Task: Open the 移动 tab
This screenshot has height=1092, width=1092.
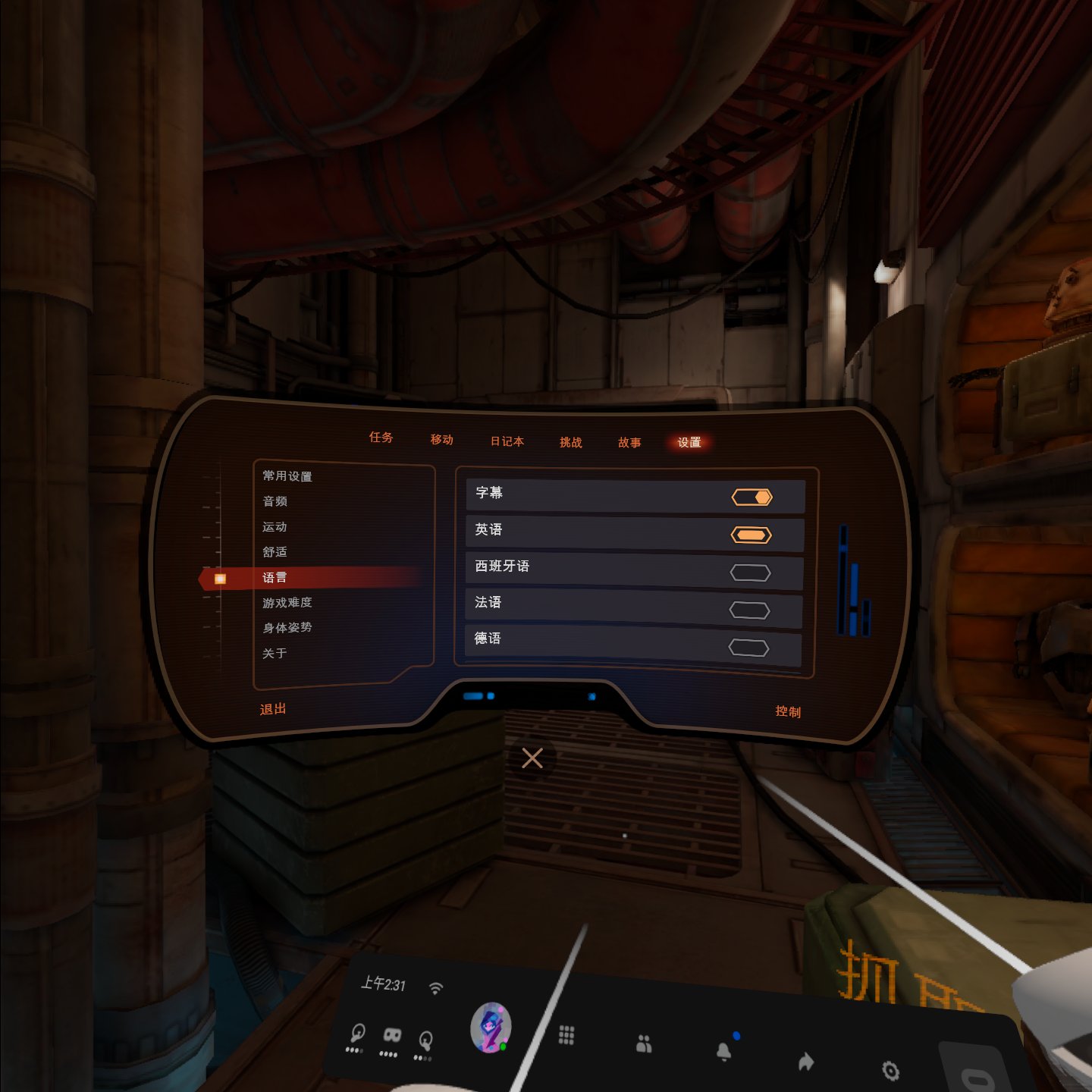Action: [x=441, y=440]
